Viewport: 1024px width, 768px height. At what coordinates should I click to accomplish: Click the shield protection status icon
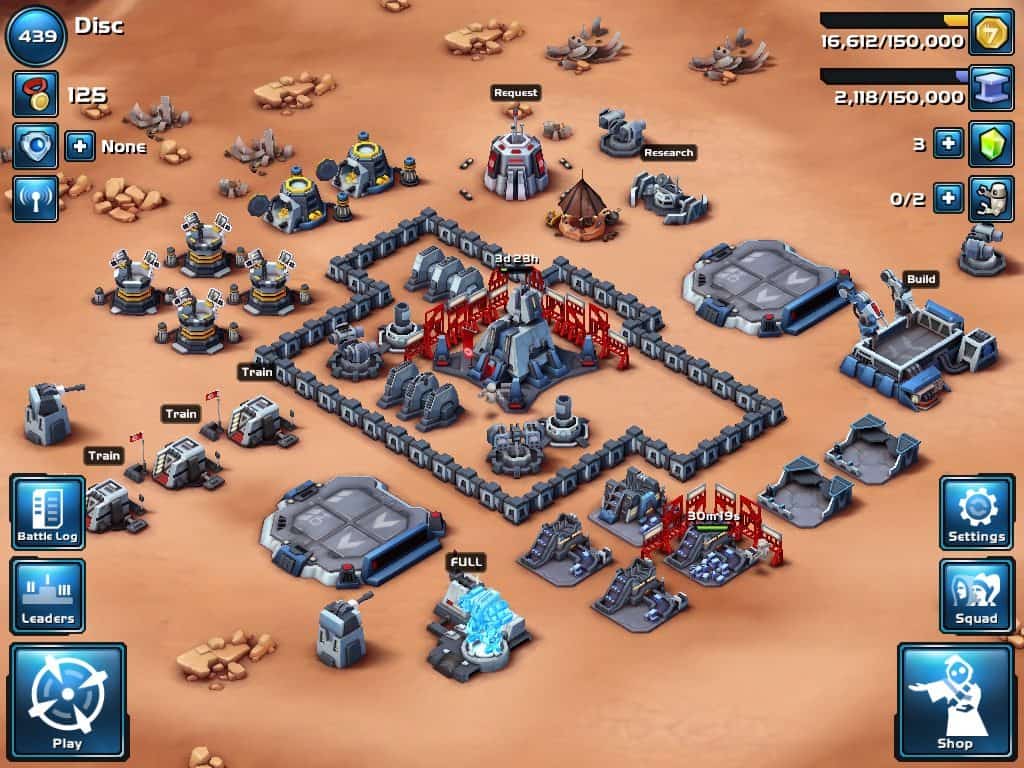[35, 146]
